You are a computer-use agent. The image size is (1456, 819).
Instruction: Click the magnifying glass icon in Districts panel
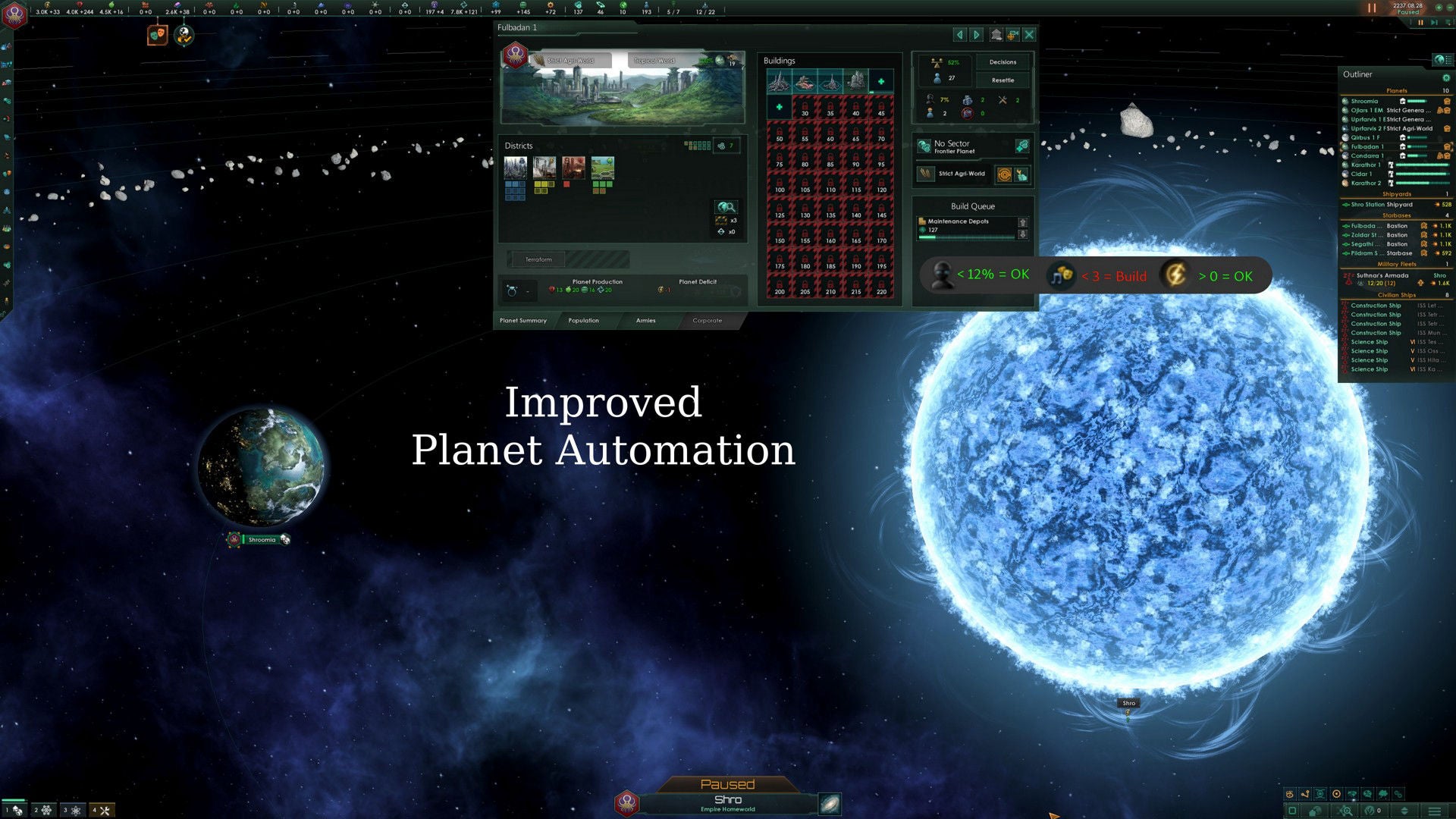click(726, 207)
